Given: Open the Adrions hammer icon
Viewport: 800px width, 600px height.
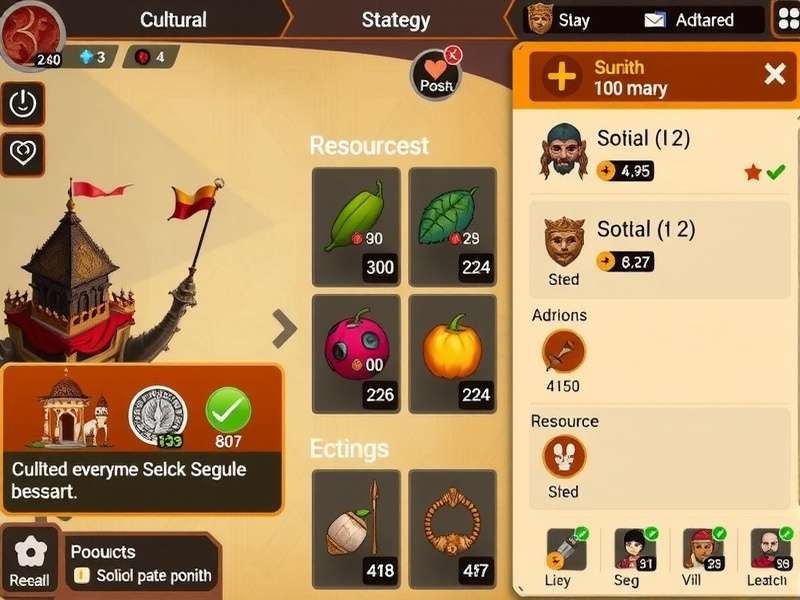Looking at the screenshot, I should (x=563, y=352).
